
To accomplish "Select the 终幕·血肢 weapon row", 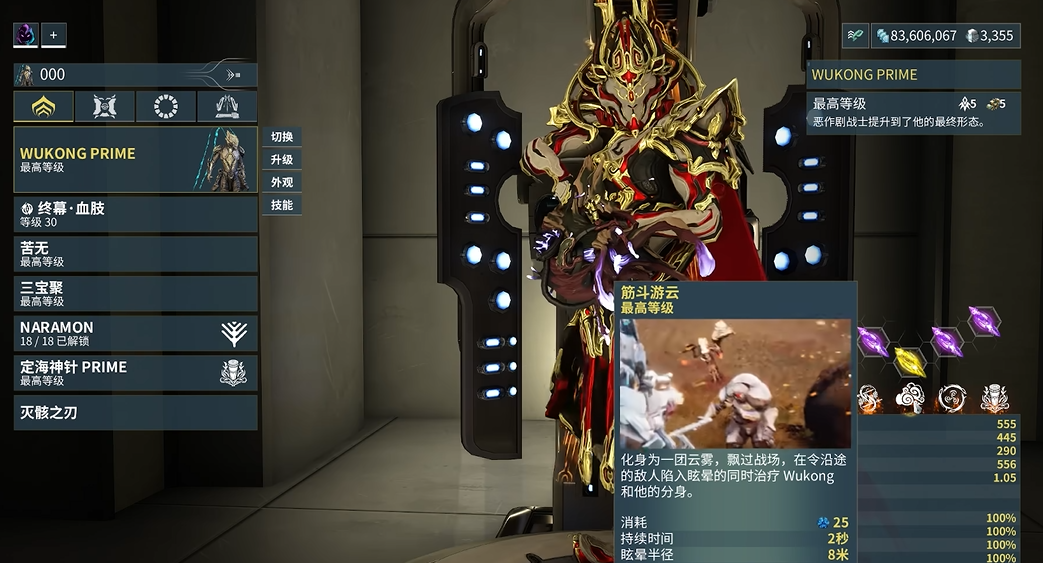I will 135,214.
